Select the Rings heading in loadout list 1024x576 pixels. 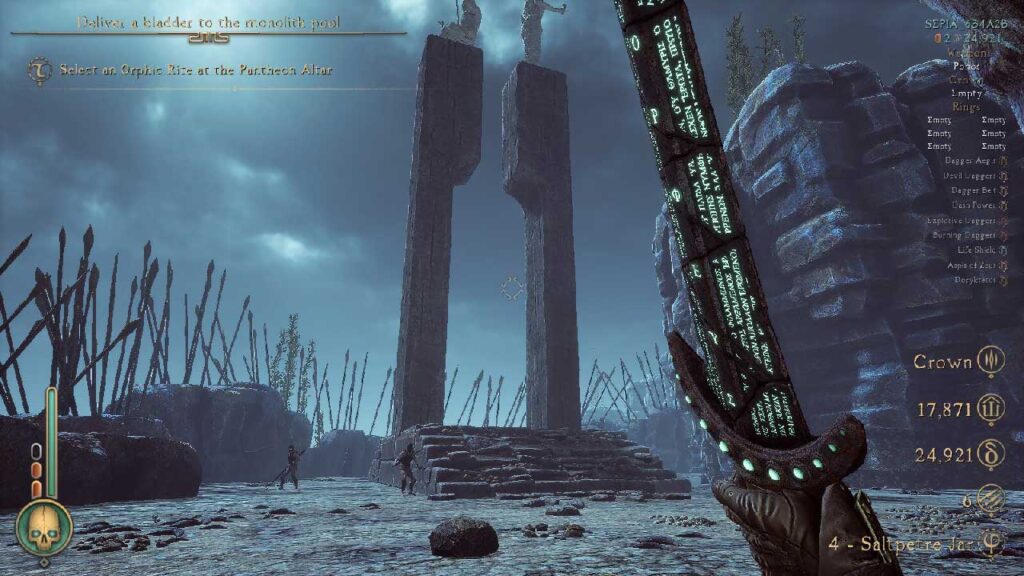point(967,106)
